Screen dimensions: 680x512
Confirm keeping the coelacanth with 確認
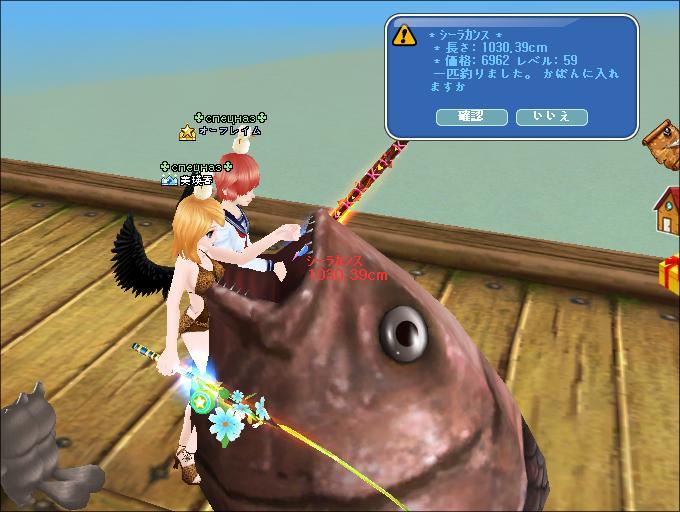click(x=471, y=117)
